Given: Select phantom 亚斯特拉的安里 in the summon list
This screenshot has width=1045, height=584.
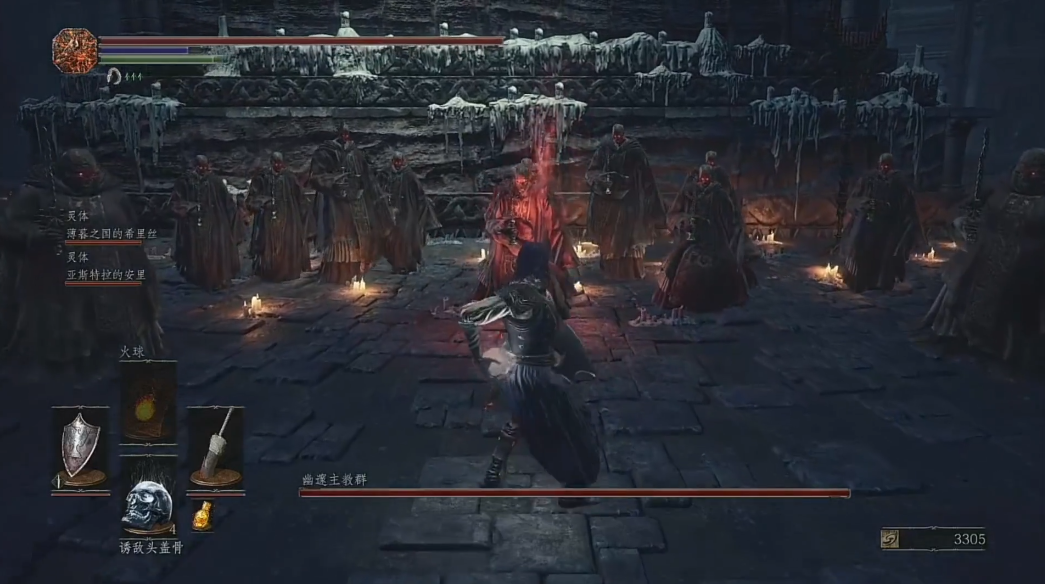Looking at the screenshot, I should click(104, 274).
